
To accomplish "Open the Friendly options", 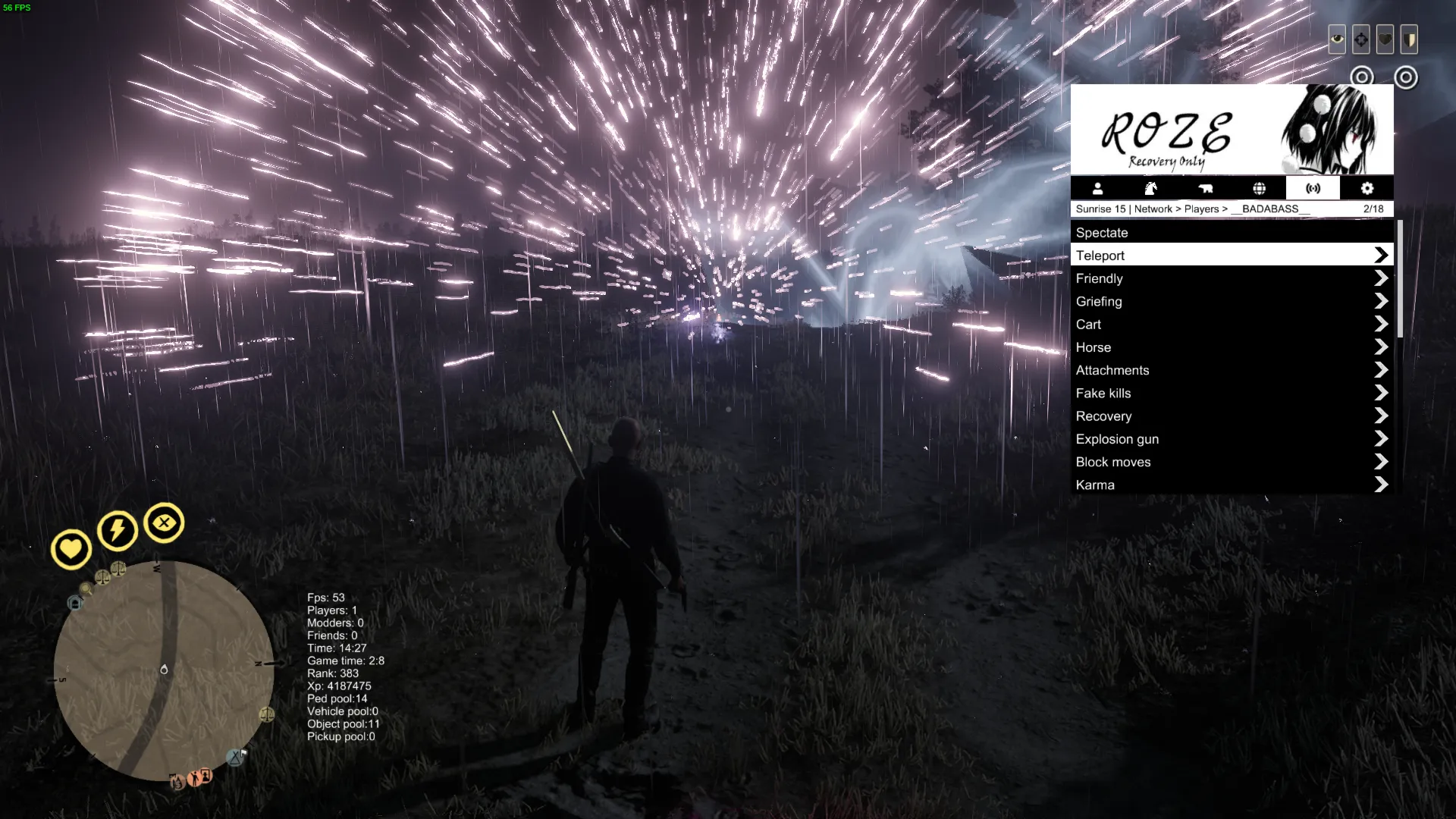I will 1232,278.
